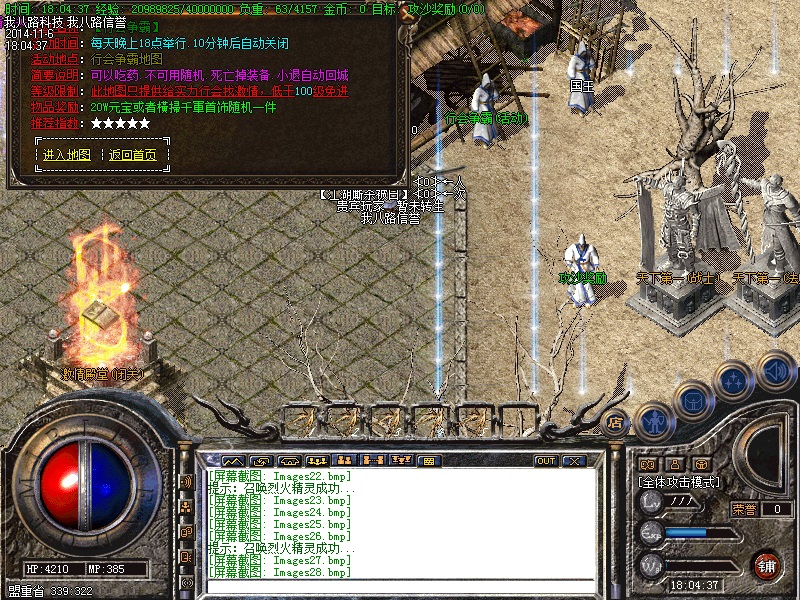800x600 pixels.
Task: Click the keyboard-shaped icon above chat
Action: (428, 461)
